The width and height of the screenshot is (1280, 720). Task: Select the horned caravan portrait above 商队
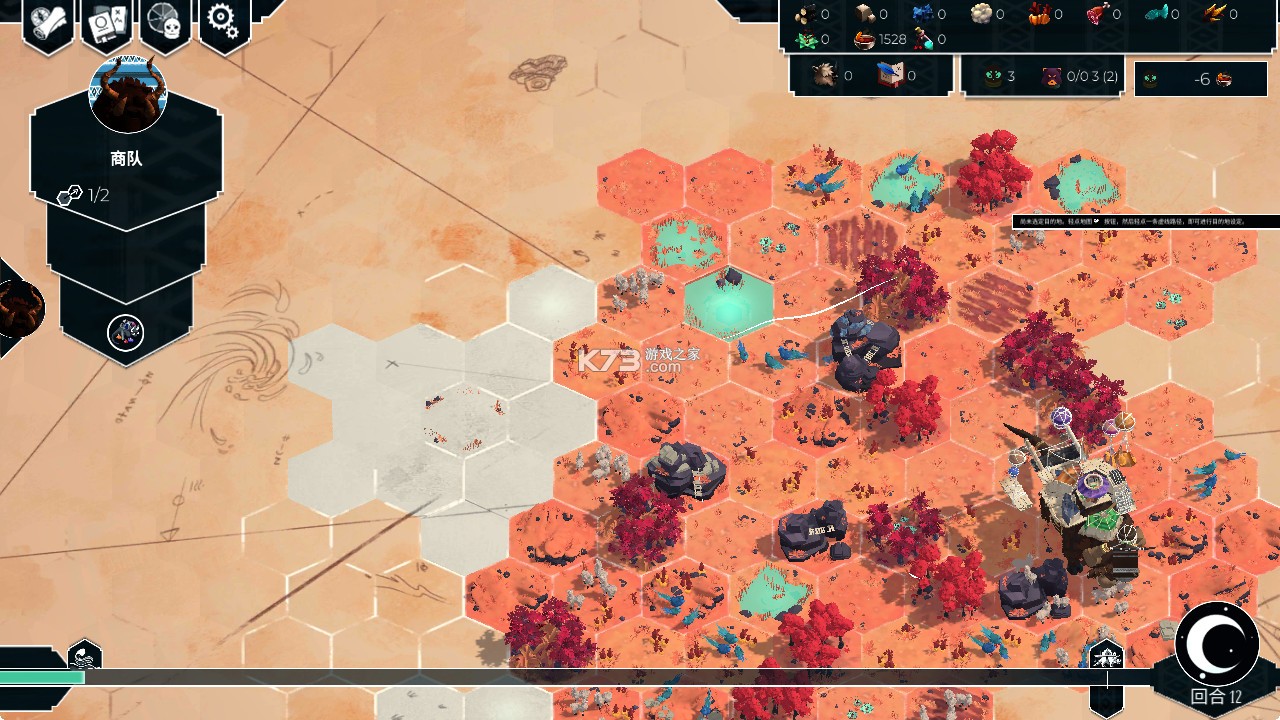click(127, 95)
